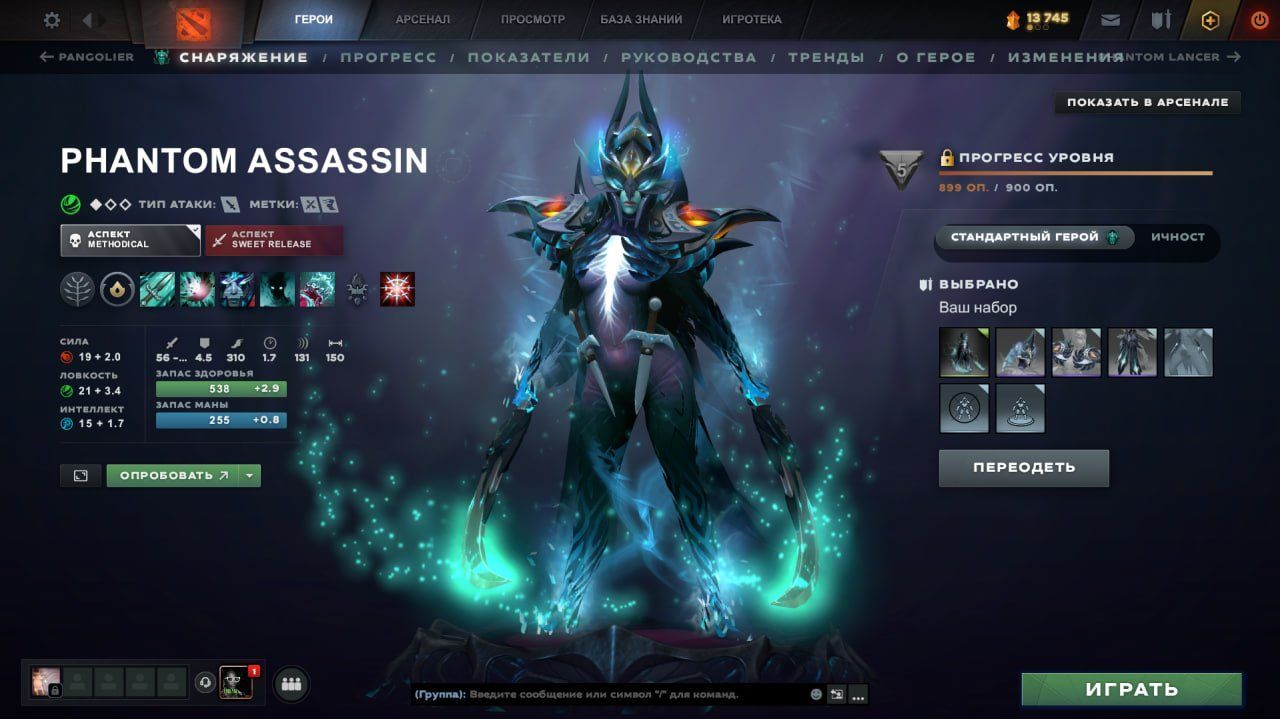Switch to the Арсенал tab
Viewport: 1280px width, 719px height.
(x=422, y=19)
